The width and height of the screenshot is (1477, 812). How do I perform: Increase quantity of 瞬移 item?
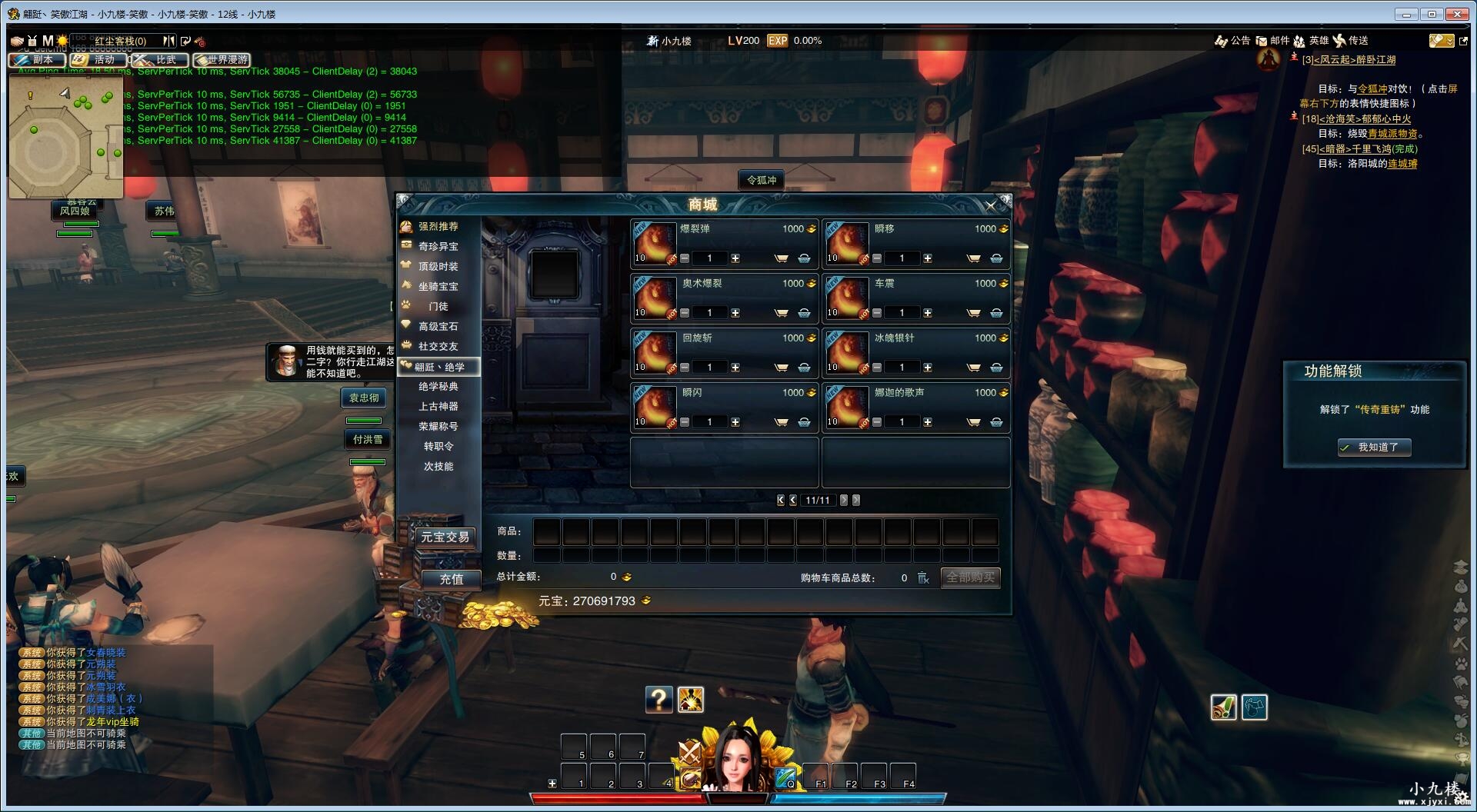coord(928,258)
